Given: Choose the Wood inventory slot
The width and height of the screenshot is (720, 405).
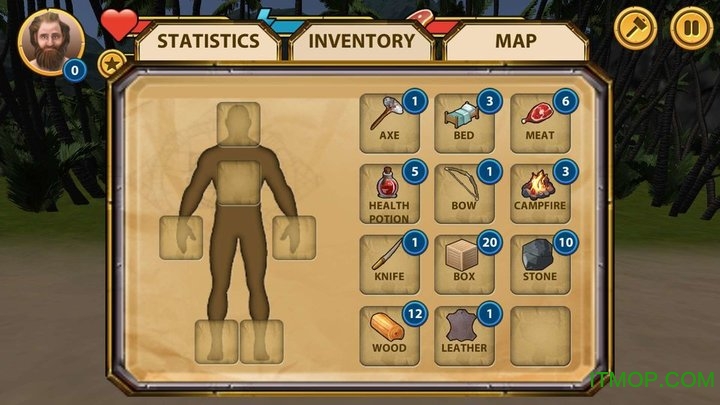Looking at the screenshot, I should (x=389, y=334).
